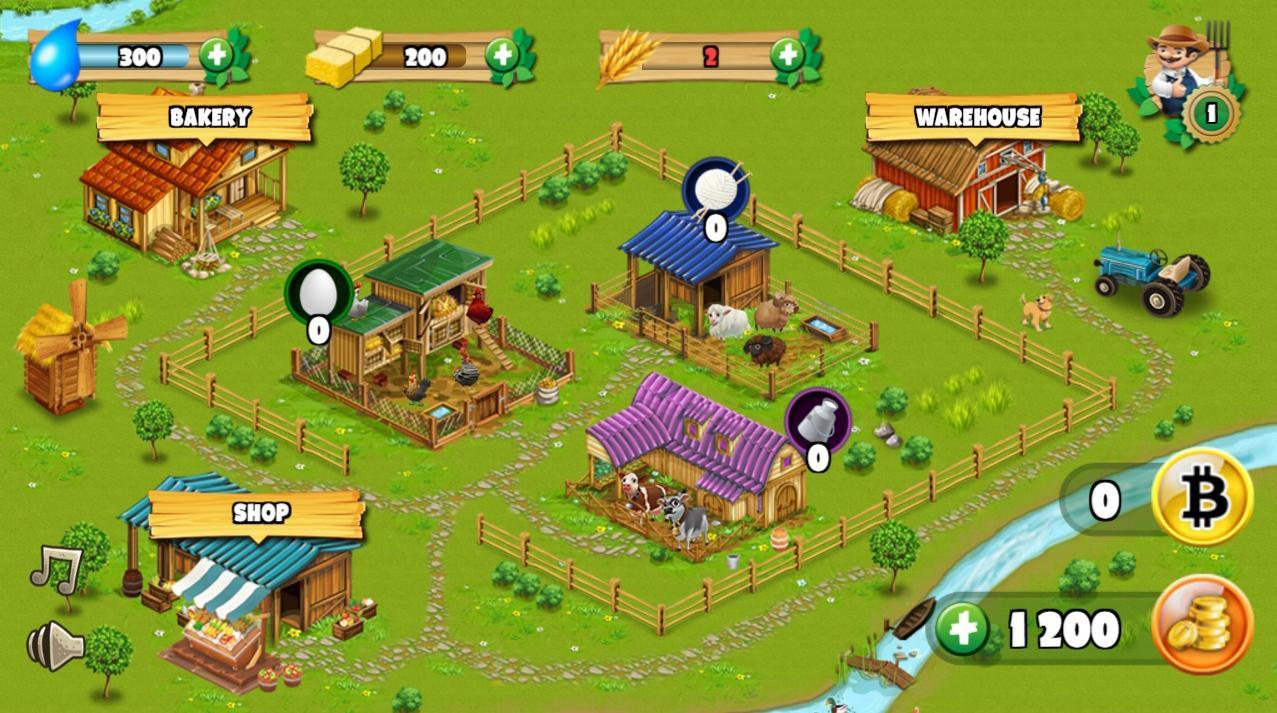Collect milk from the milk can bubble
This screenshot has width=1277, height=713.
tap(817, 420)
